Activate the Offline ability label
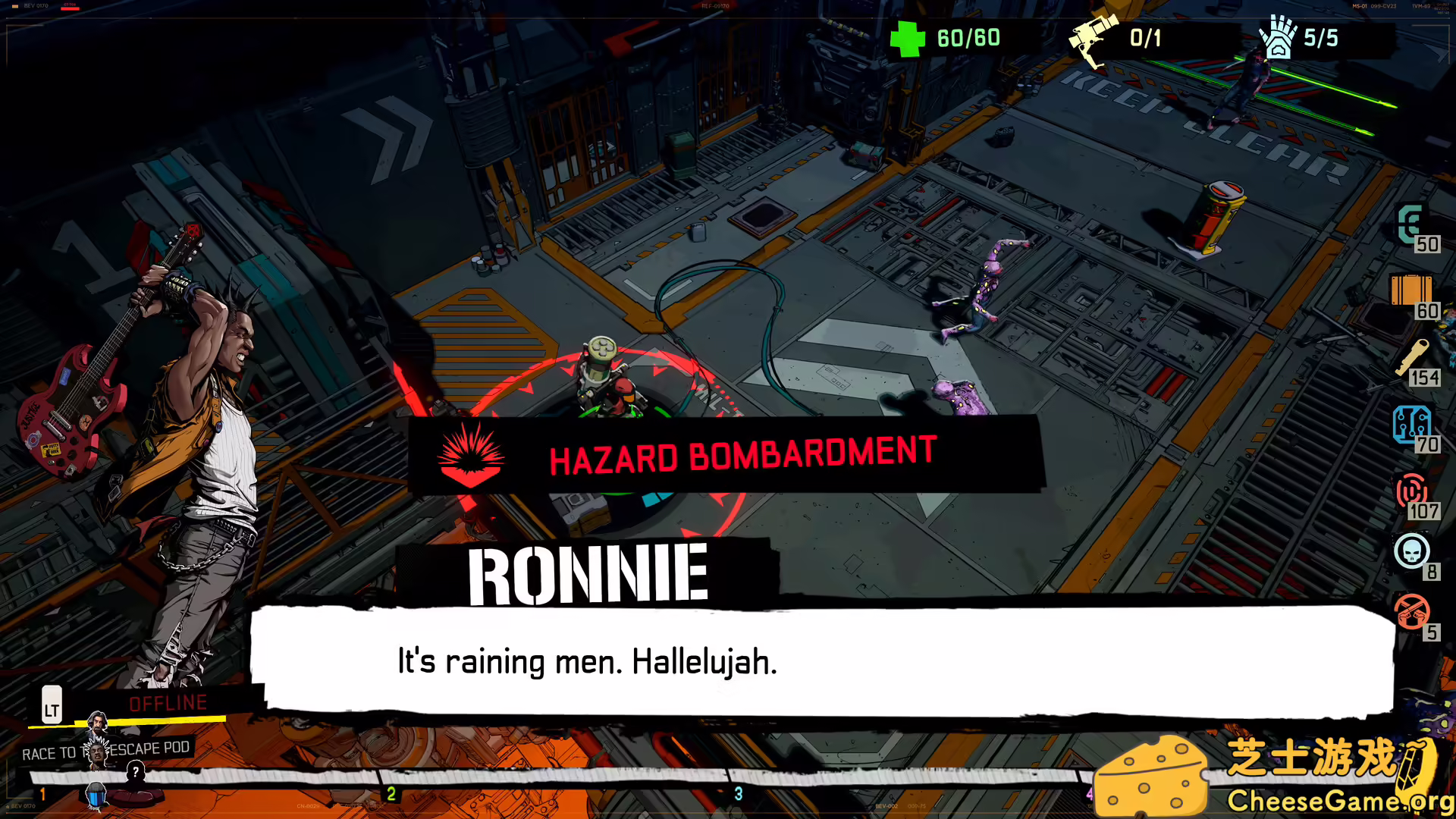Screen dimensions: 1456x819 [168, 703]
